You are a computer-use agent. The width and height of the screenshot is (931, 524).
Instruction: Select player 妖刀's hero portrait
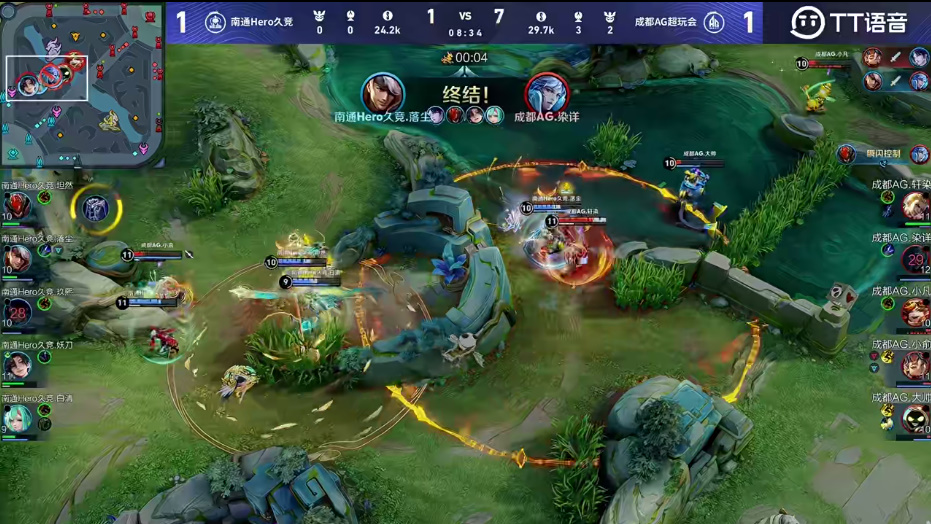tap(17, 366)
